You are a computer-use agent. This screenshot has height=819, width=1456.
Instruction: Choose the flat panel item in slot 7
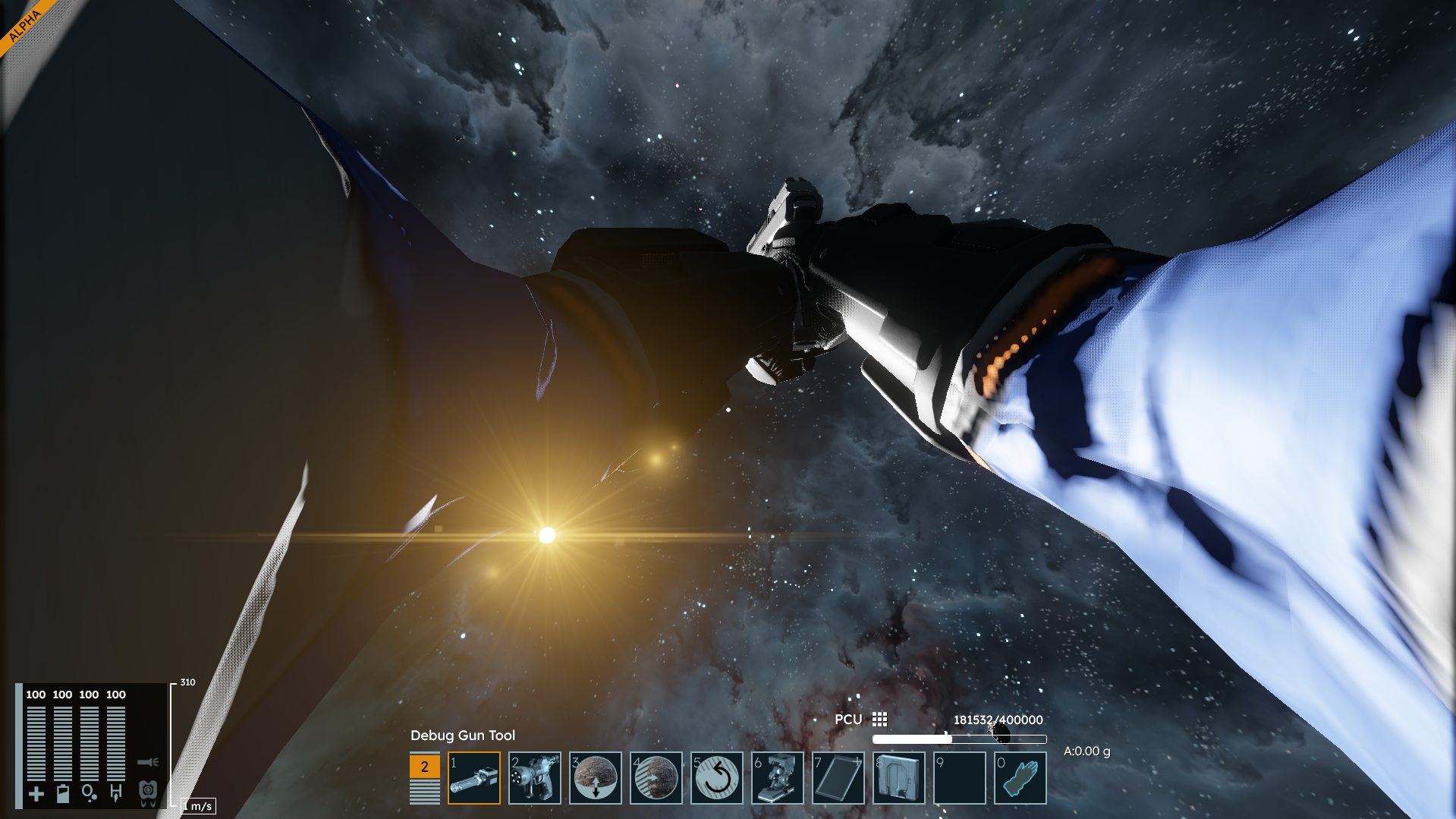[x=838, y=778]
